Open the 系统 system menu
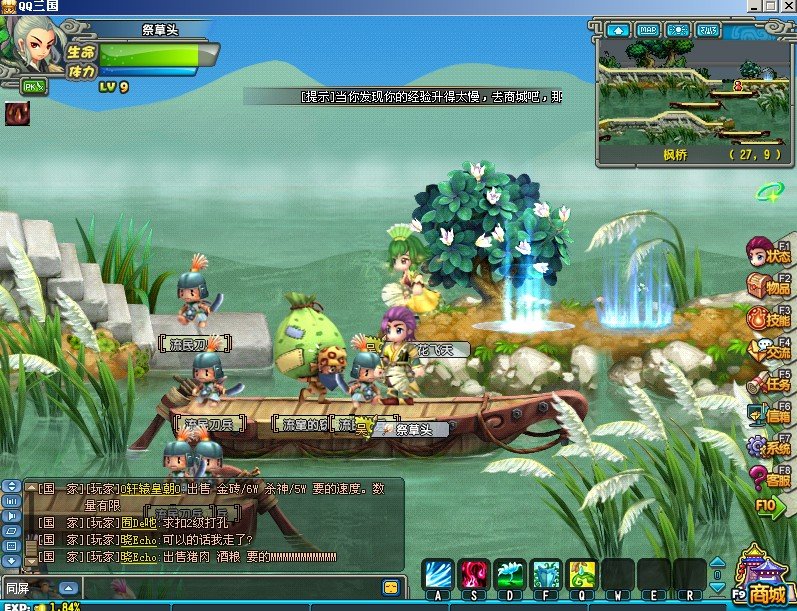 [x=771, y=446]
